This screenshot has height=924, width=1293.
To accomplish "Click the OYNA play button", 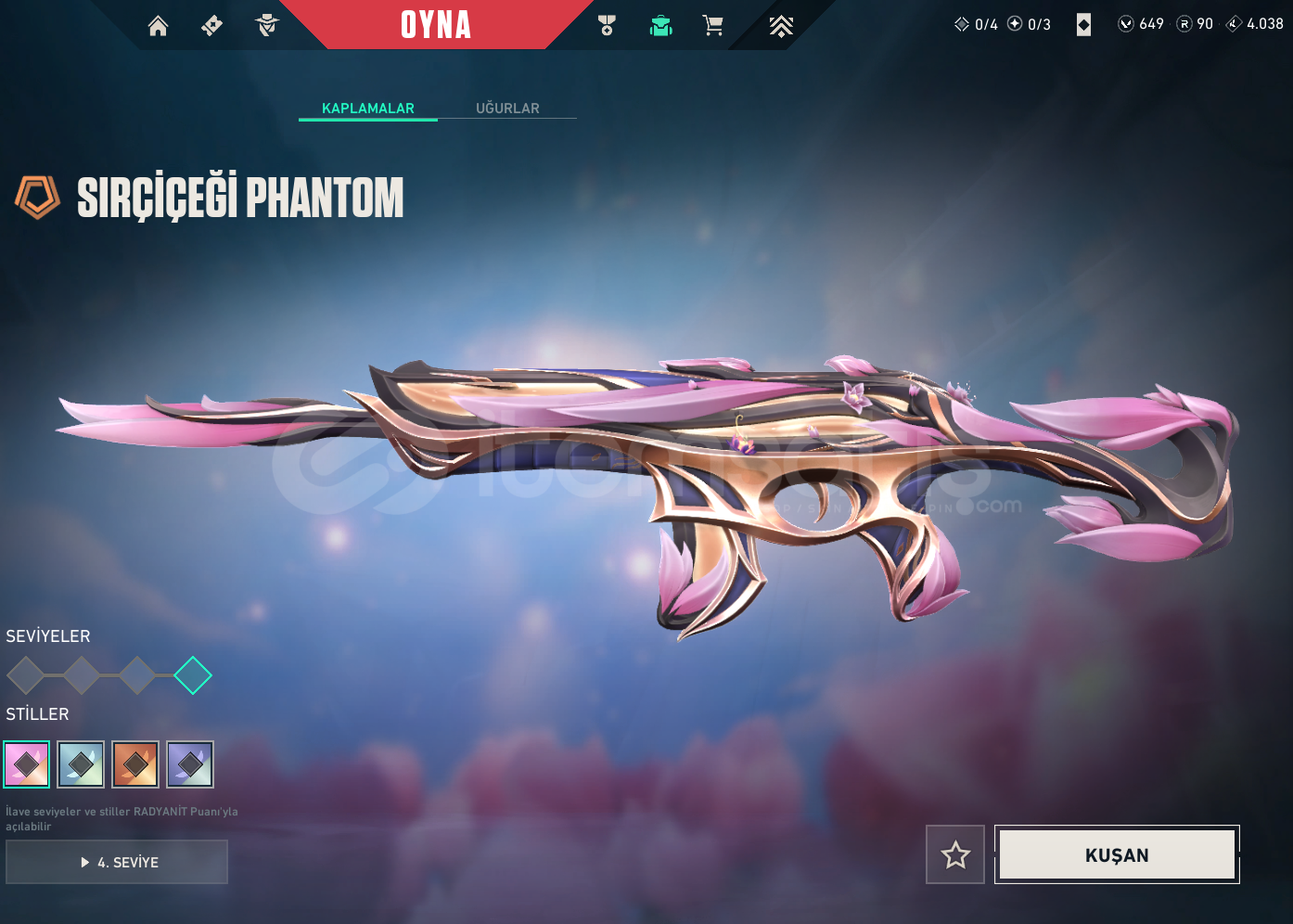I will (436, 25).
